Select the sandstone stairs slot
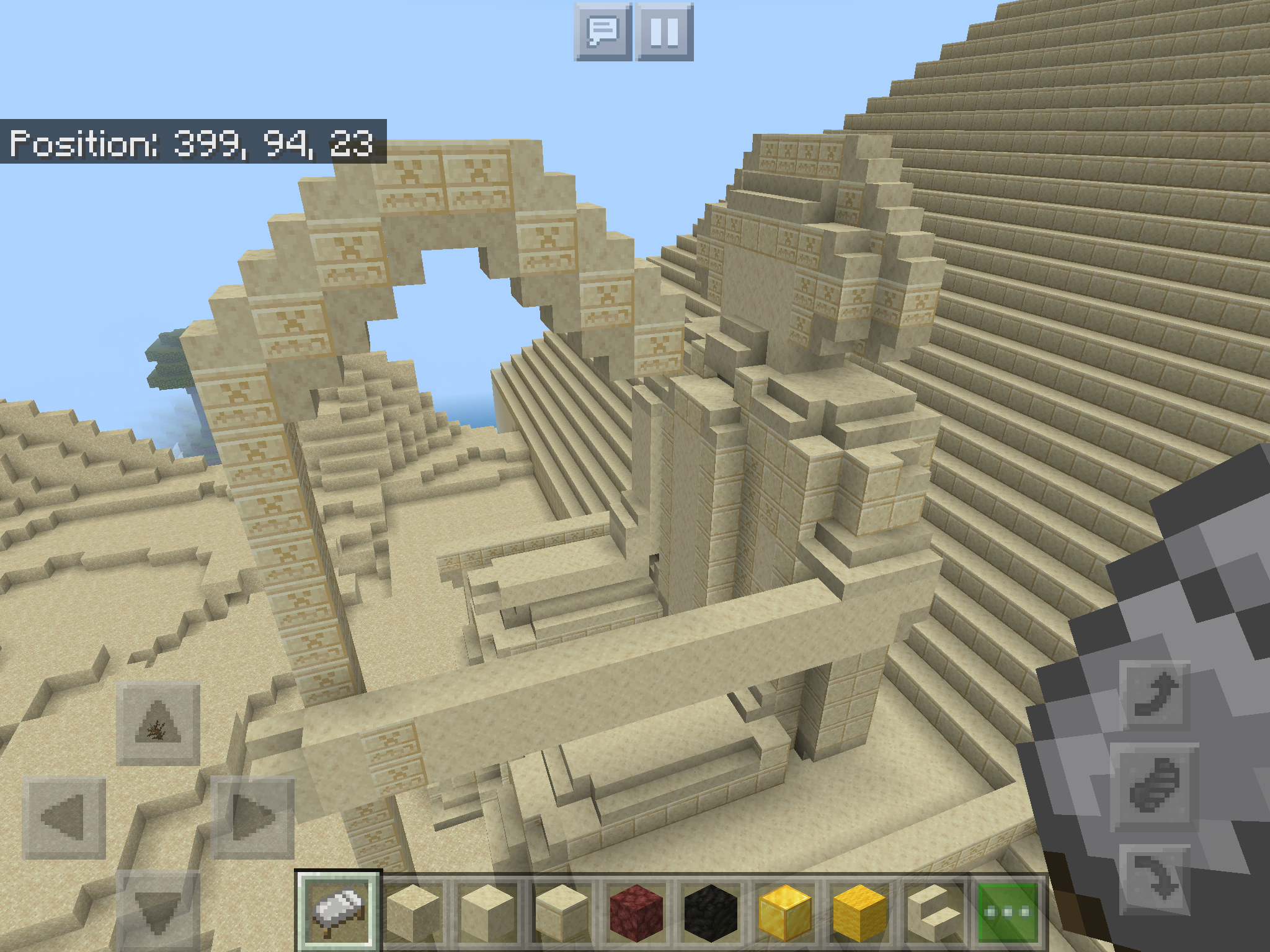Viewport: 1270px width, 952px height. pyautogui.click(x=934, y=912)
